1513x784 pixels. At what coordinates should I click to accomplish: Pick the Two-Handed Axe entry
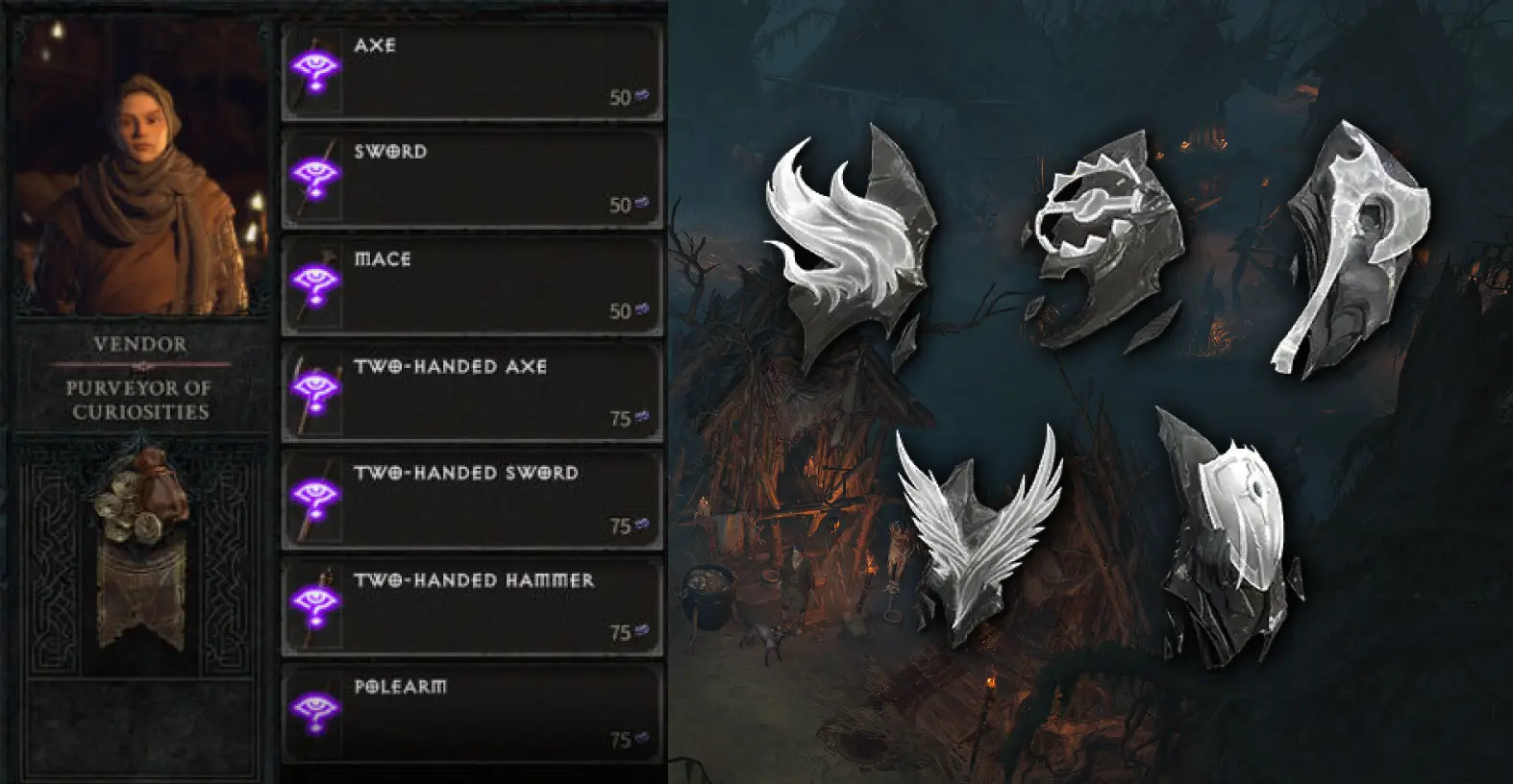tap(471, 393)
